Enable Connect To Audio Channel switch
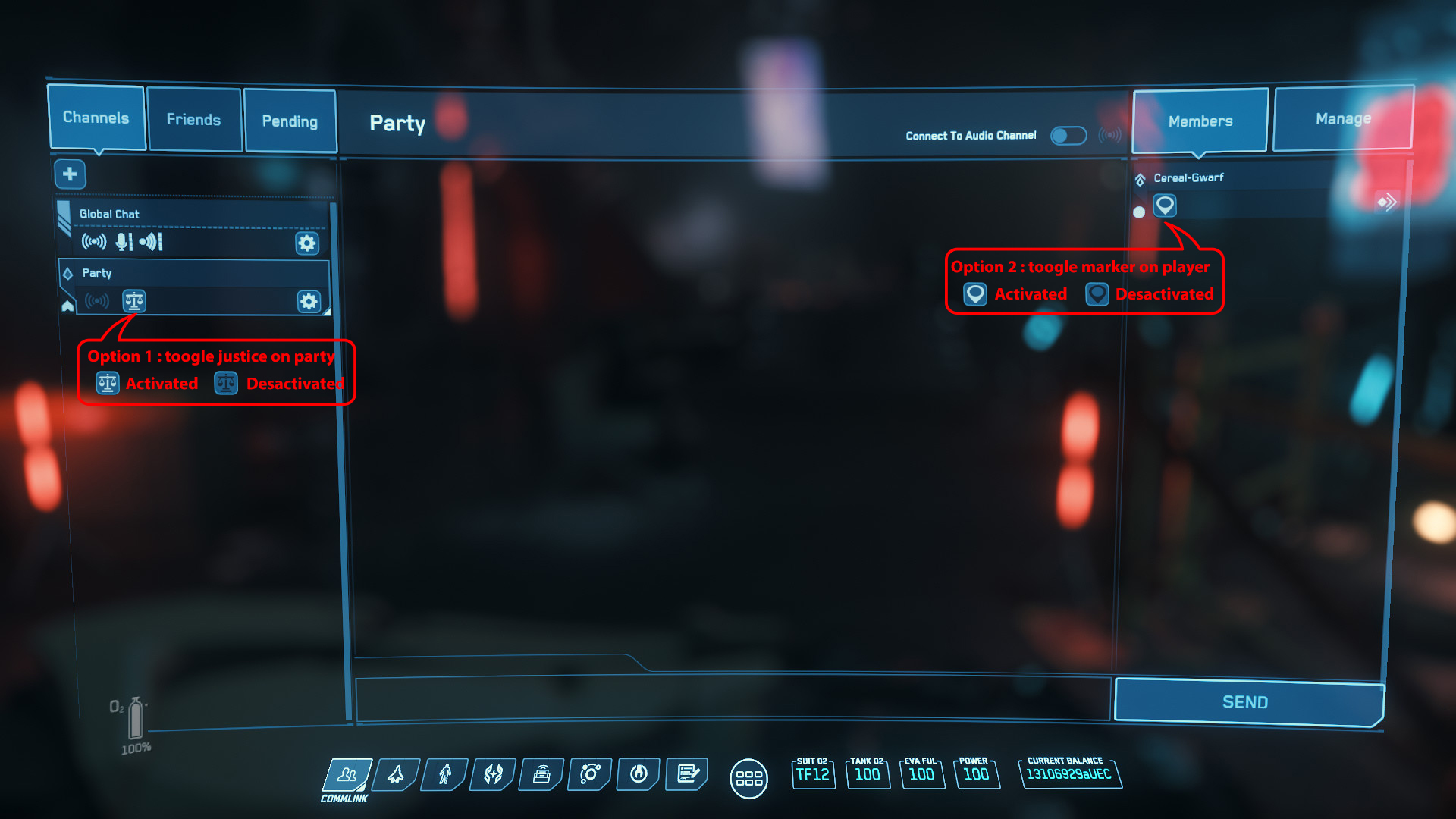 click(1068, 135)
